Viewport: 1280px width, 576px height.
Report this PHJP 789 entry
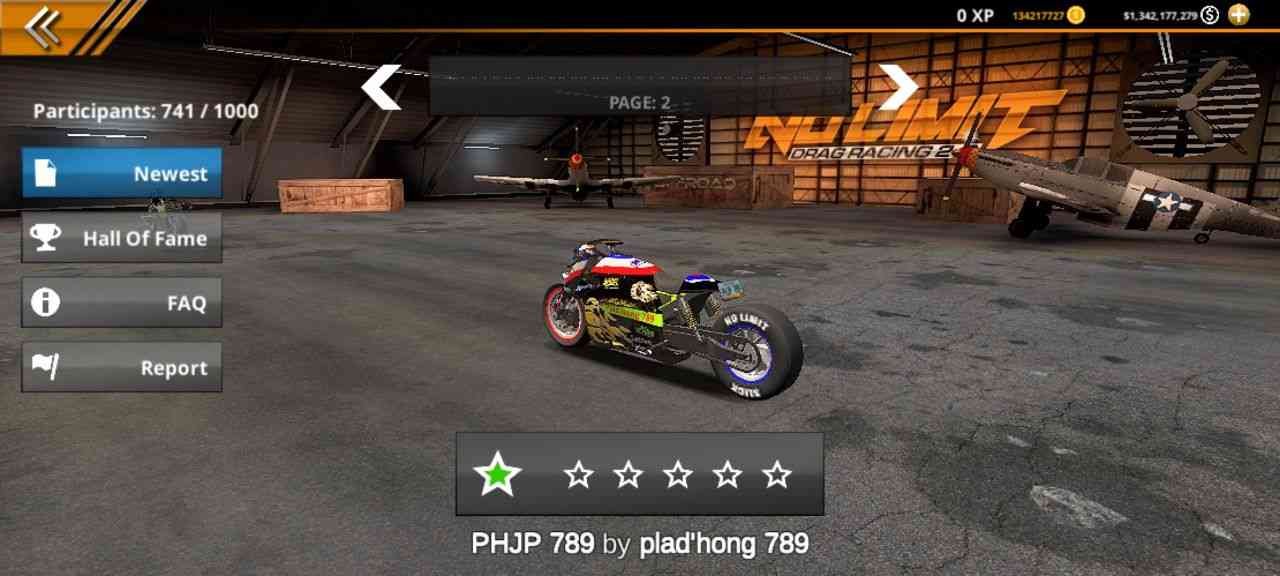(122, 368)
